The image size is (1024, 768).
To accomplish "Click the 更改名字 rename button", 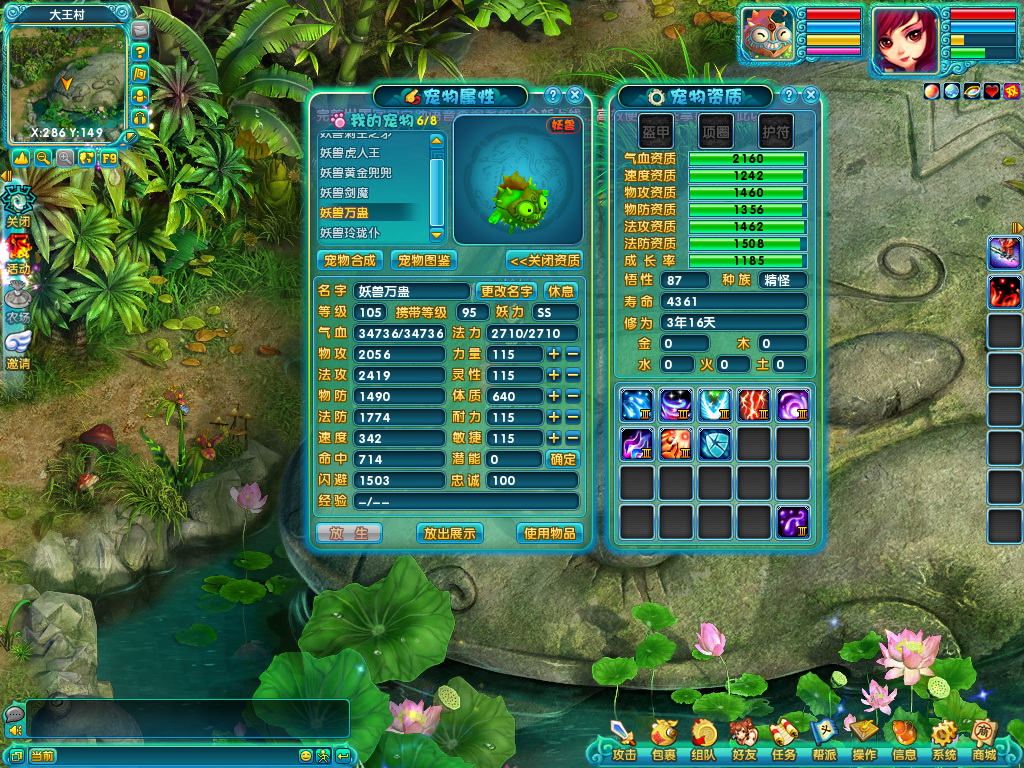I will pos(507,291).
